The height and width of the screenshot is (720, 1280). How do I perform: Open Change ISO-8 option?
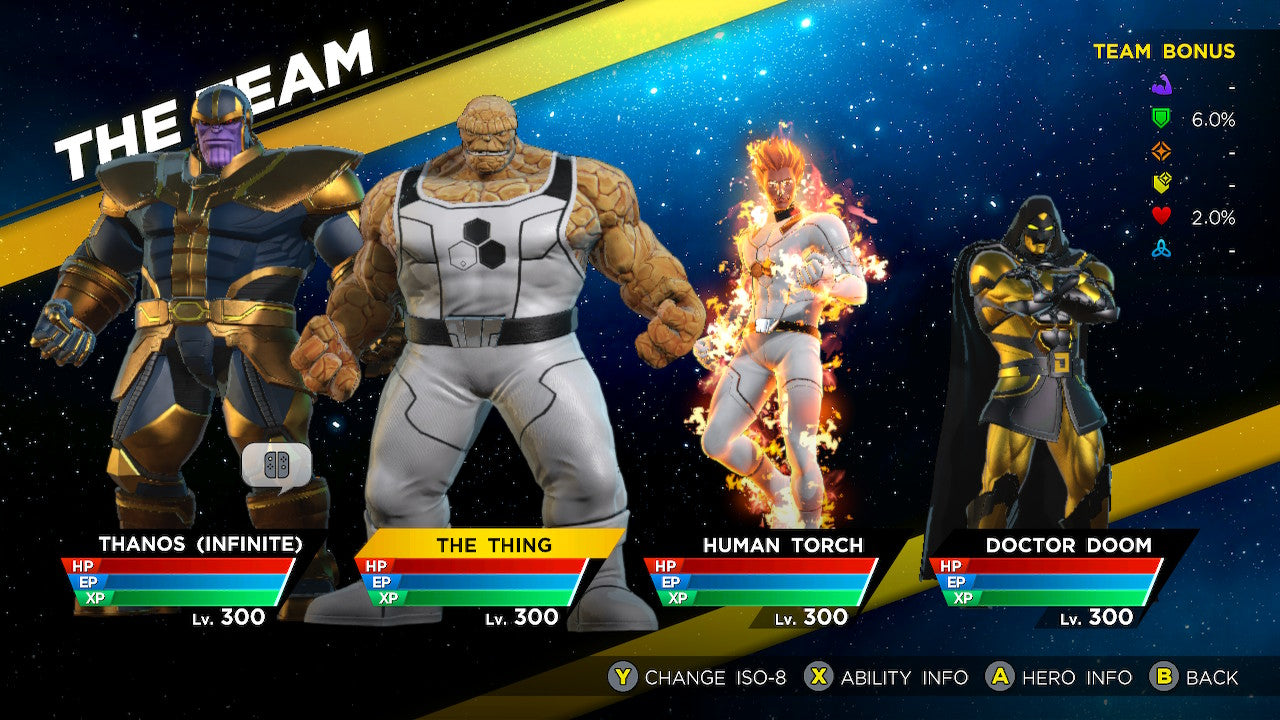(x=697, y=677)
